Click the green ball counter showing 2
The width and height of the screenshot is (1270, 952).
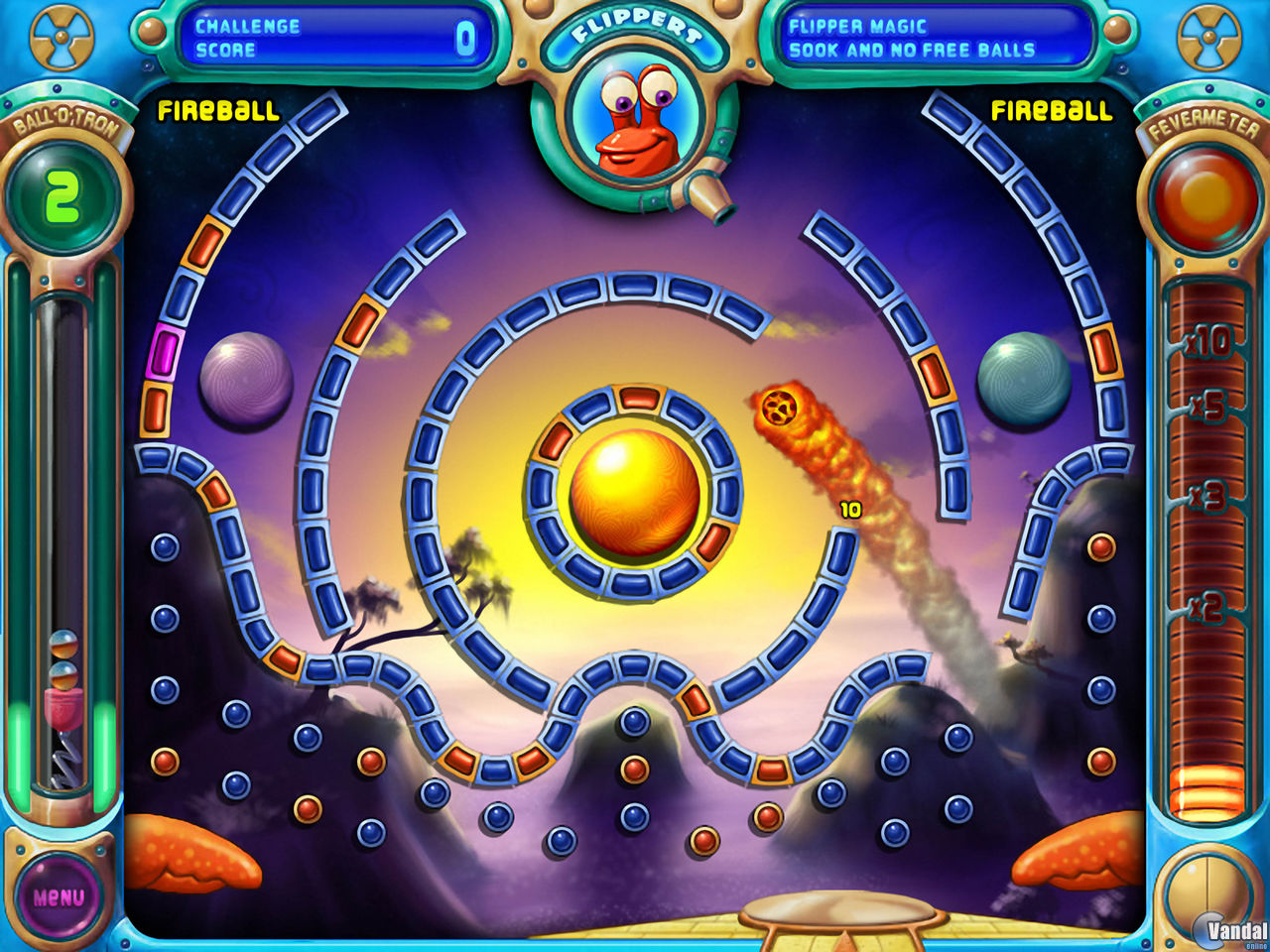pyautogui.click(x=62, y=194)
